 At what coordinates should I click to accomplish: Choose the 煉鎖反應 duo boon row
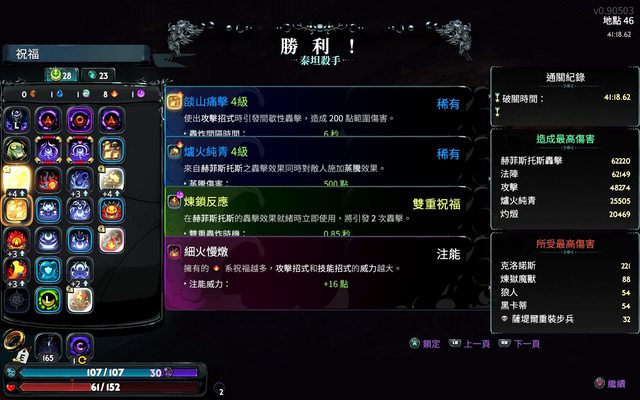pos(320,209)
